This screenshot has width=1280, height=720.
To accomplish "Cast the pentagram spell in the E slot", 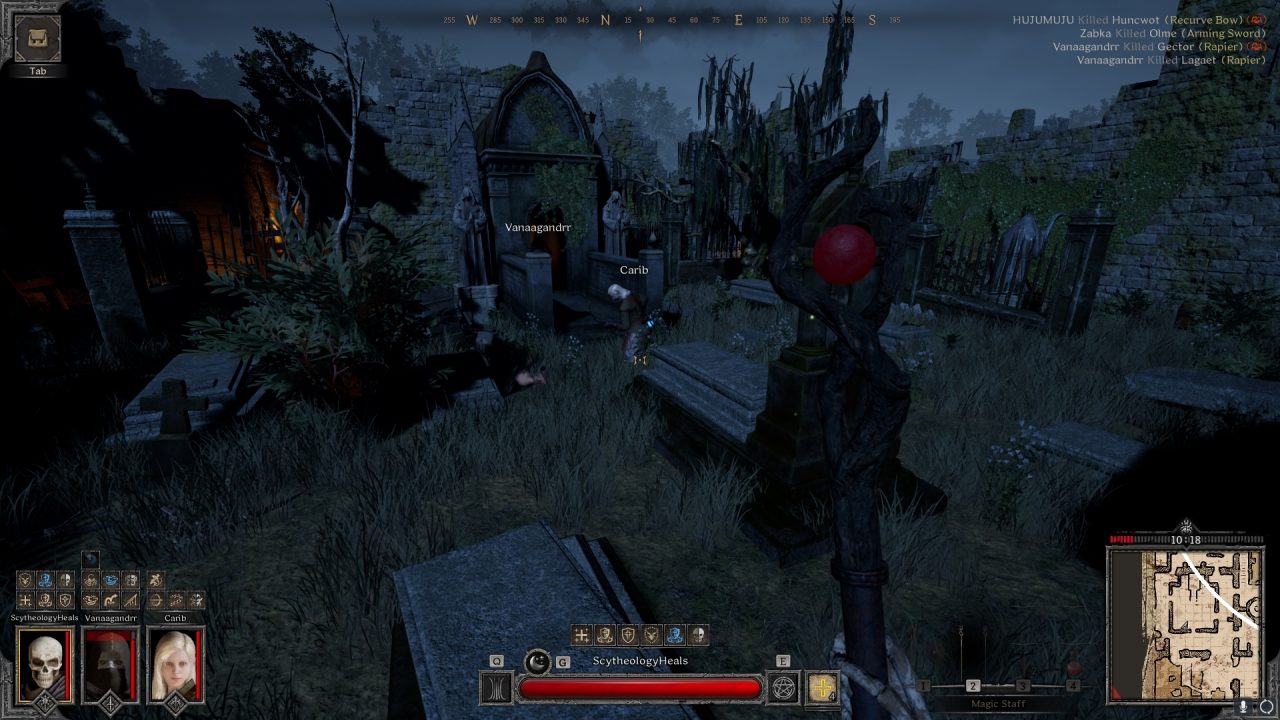I will click(x=783, y=688).
